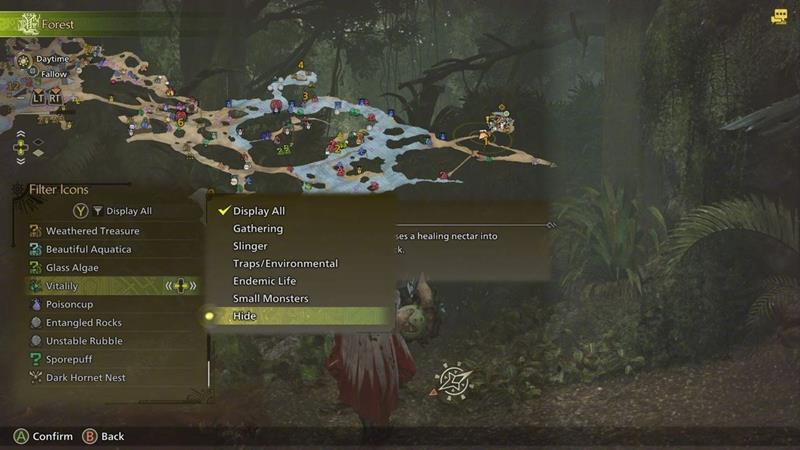The width and height of the screenshot is (800, 450).
Task: Select Weathered Treasure in the icon list
Action: tap(92, 231)
